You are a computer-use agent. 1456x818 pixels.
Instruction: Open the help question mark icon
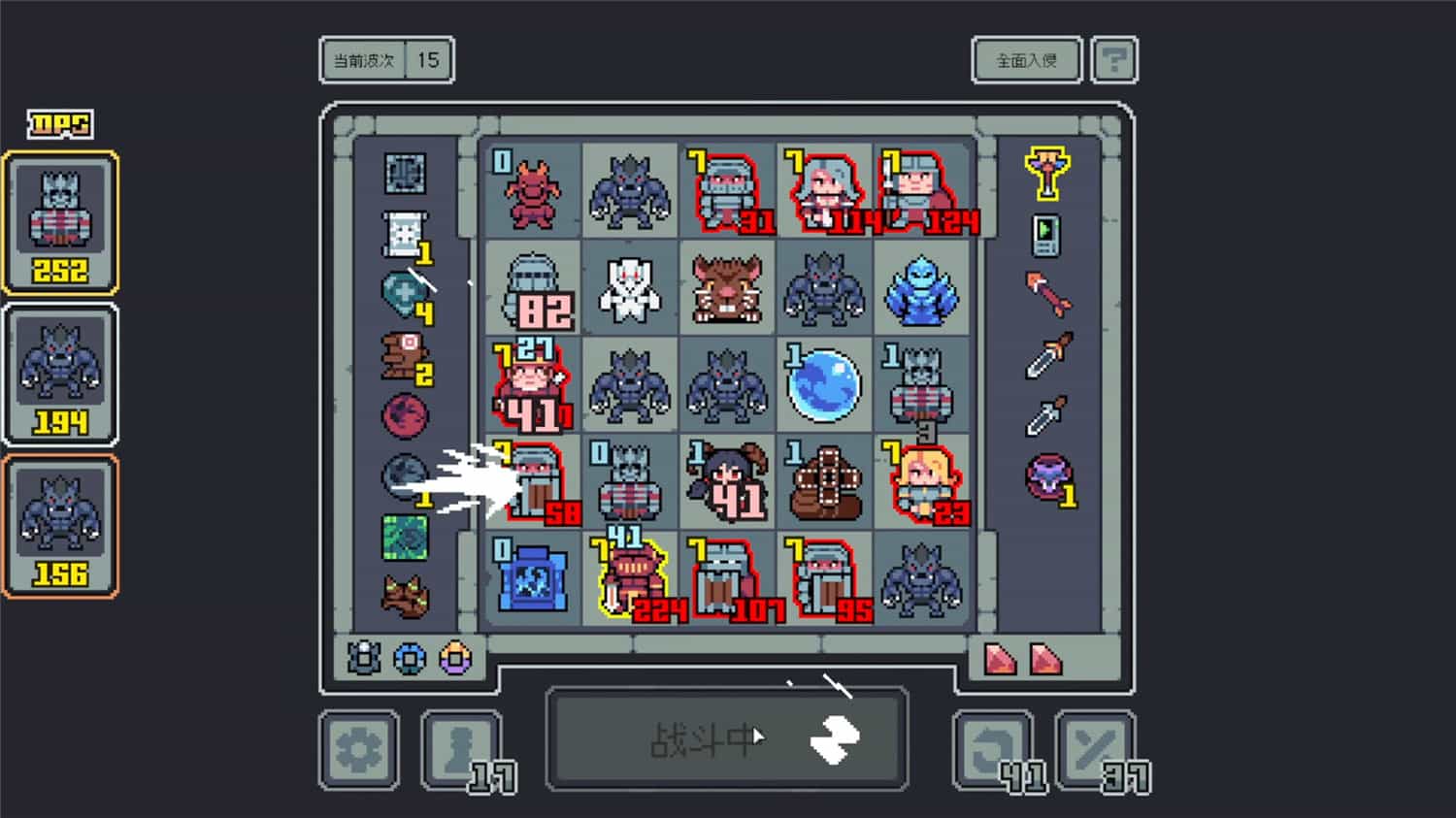[1114, 58]
